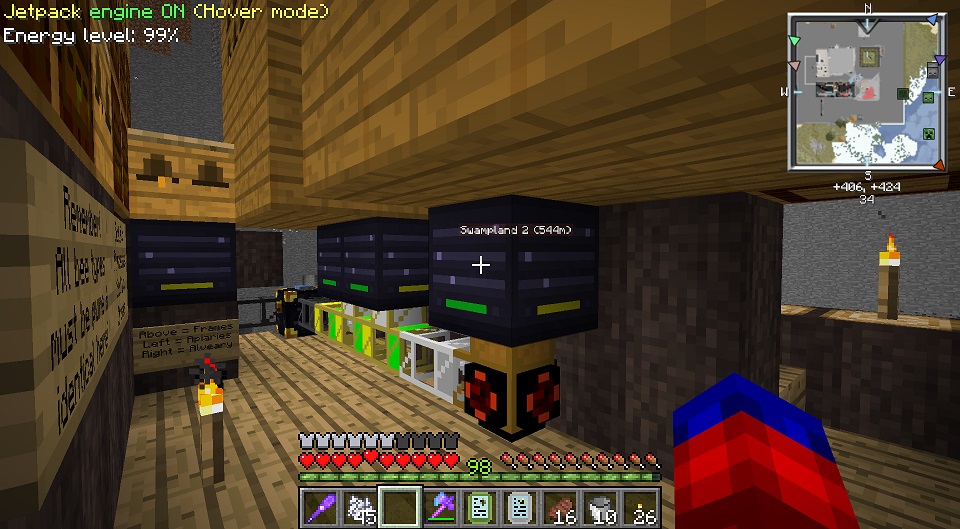
Task: Select the white item stack of 45
Action: pyautogui.click(x=359, y=506)
